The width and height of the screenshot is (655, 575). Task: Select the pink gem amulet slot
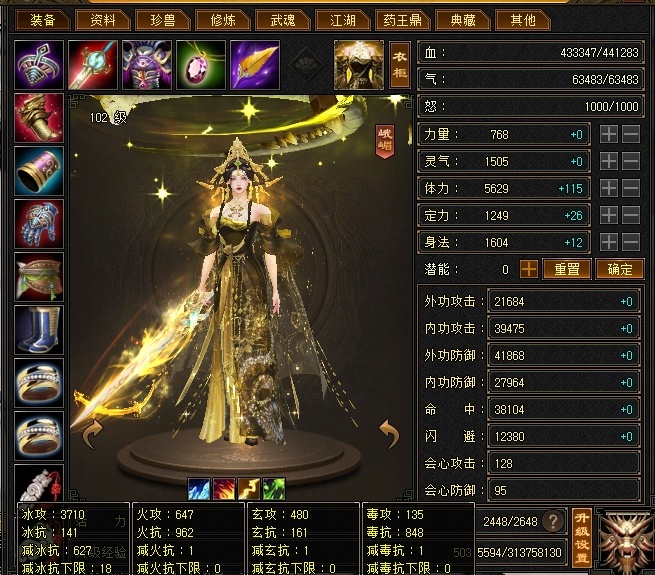200,65
